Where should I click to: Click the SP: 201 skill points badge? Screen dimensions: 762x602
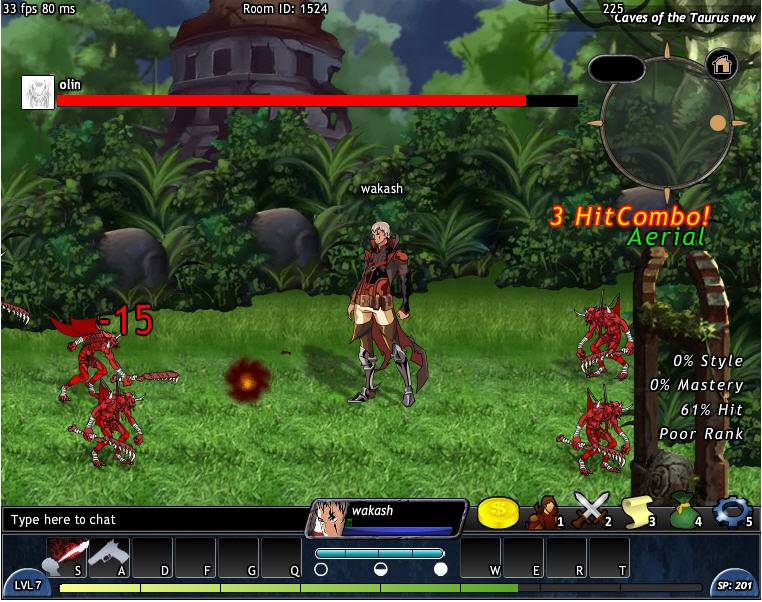tap(733, 585)
